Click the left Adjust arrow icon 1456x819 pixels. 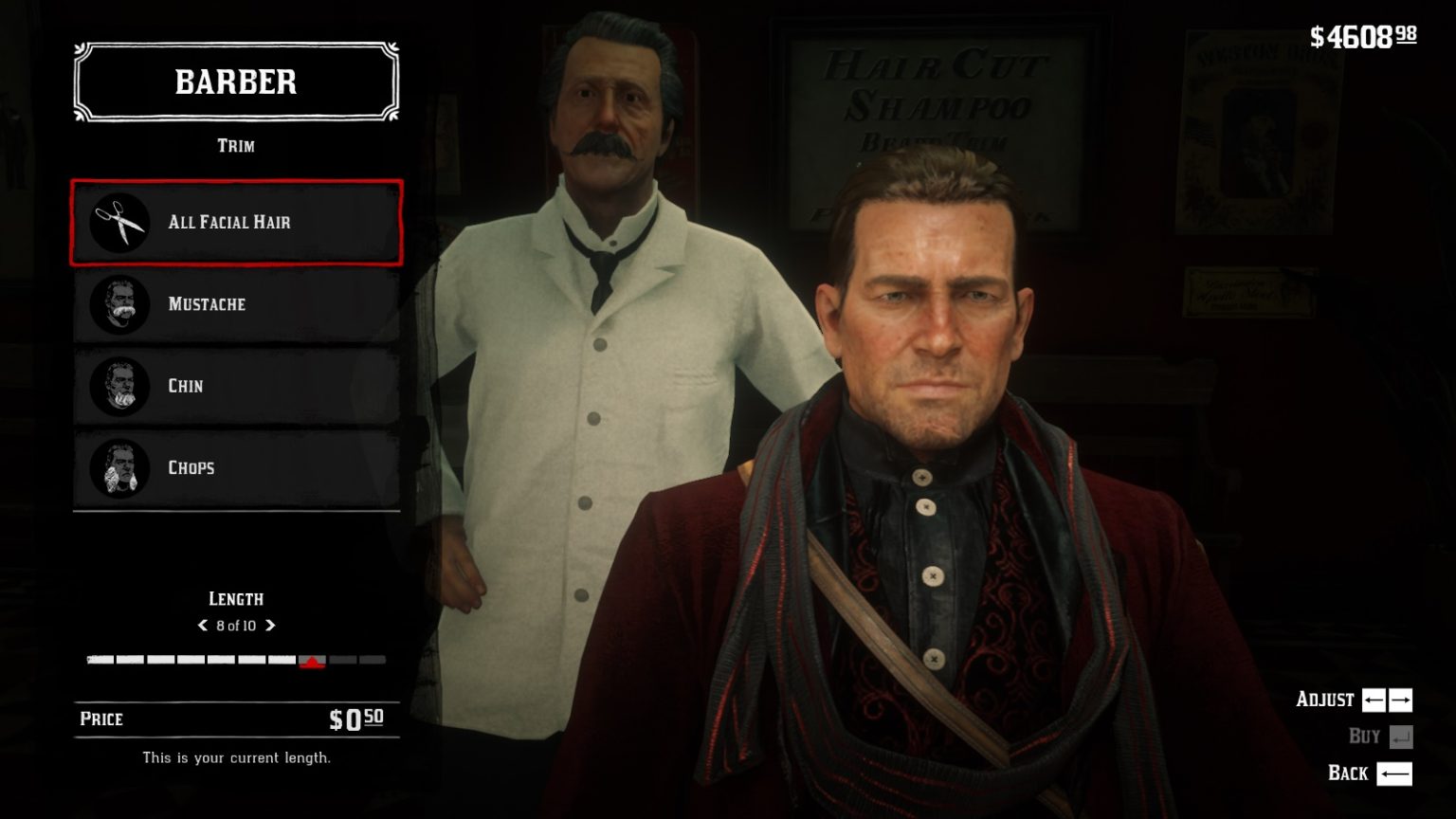click(x=1374, y=700)
